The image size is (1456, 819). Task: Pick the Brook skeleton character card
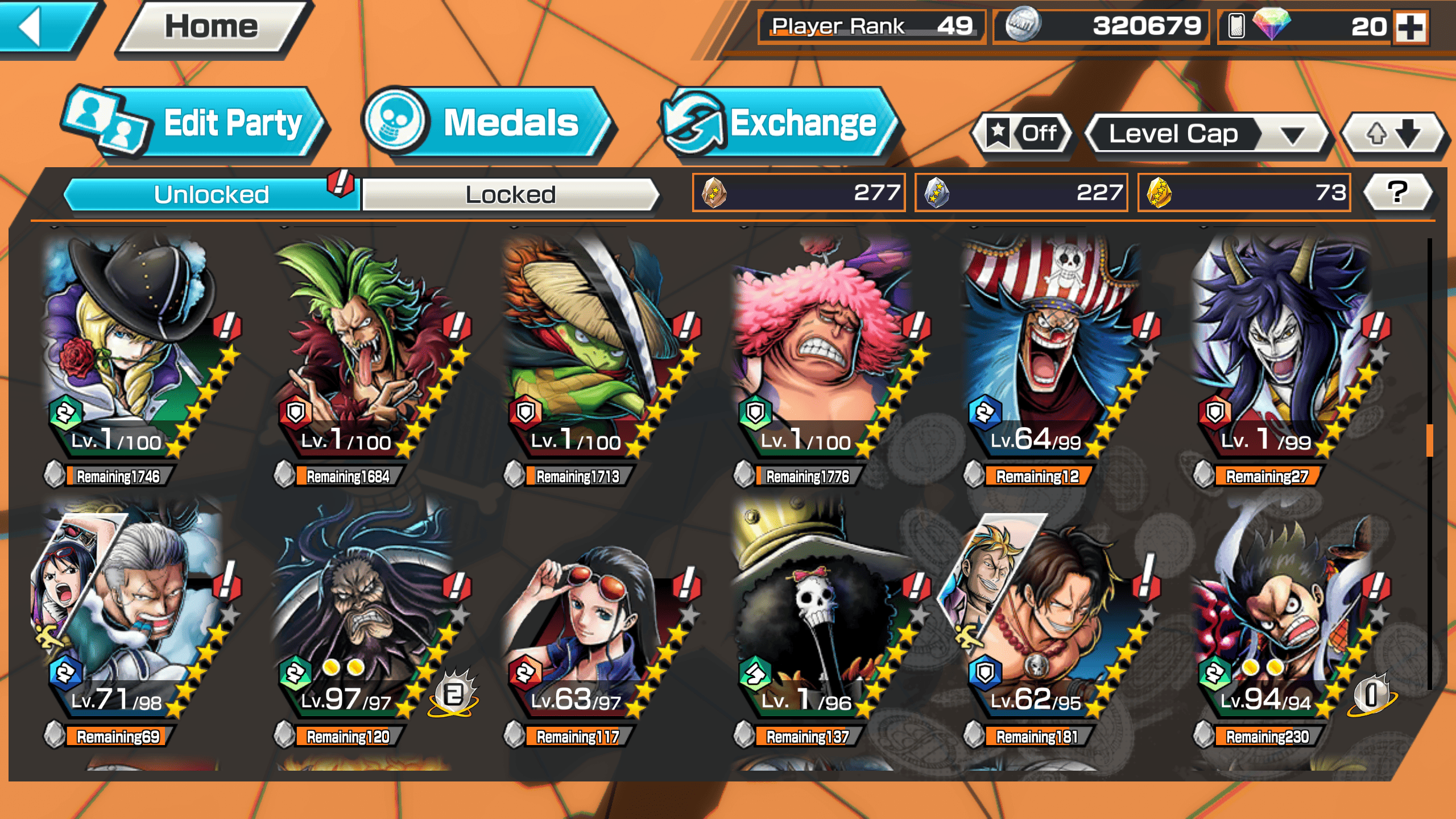819,614
